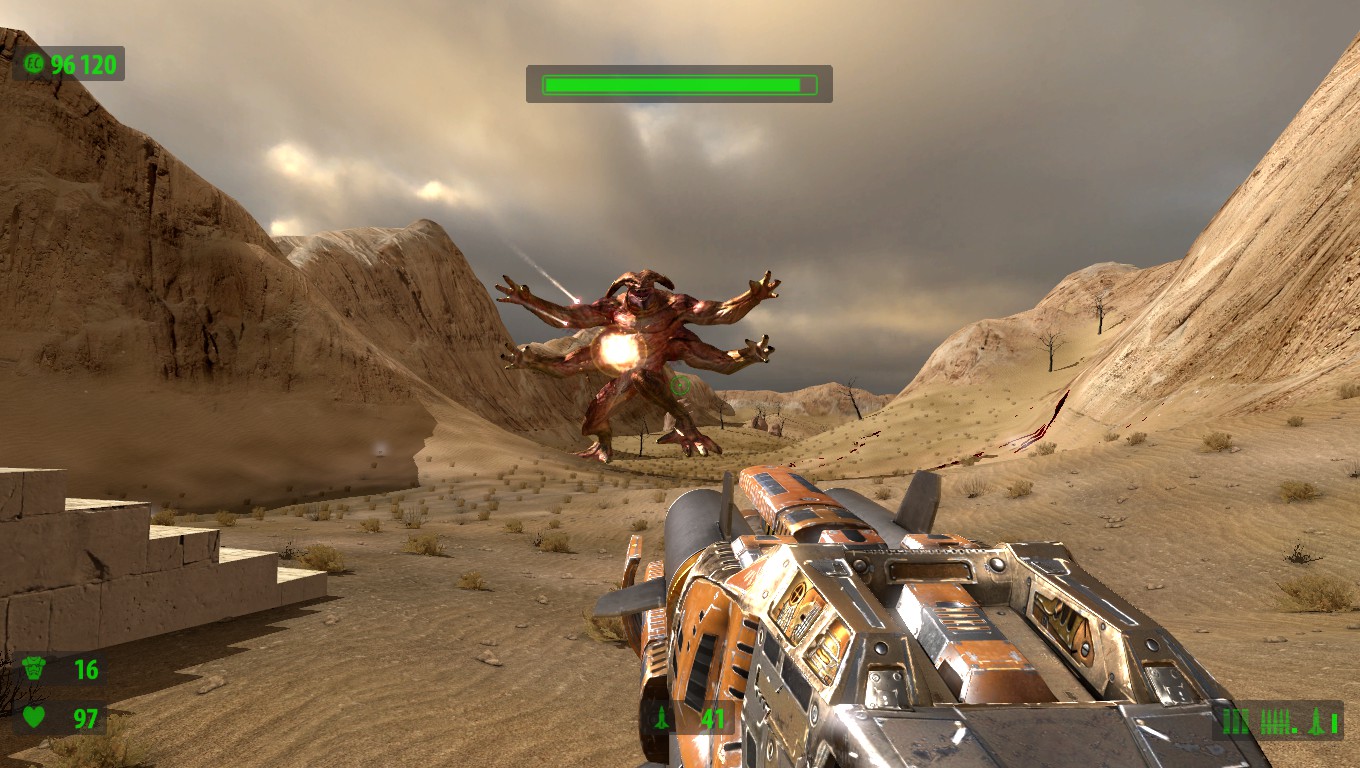
Task: Select the rocket ammo icon bottom right
Action: click(1315, 722)
